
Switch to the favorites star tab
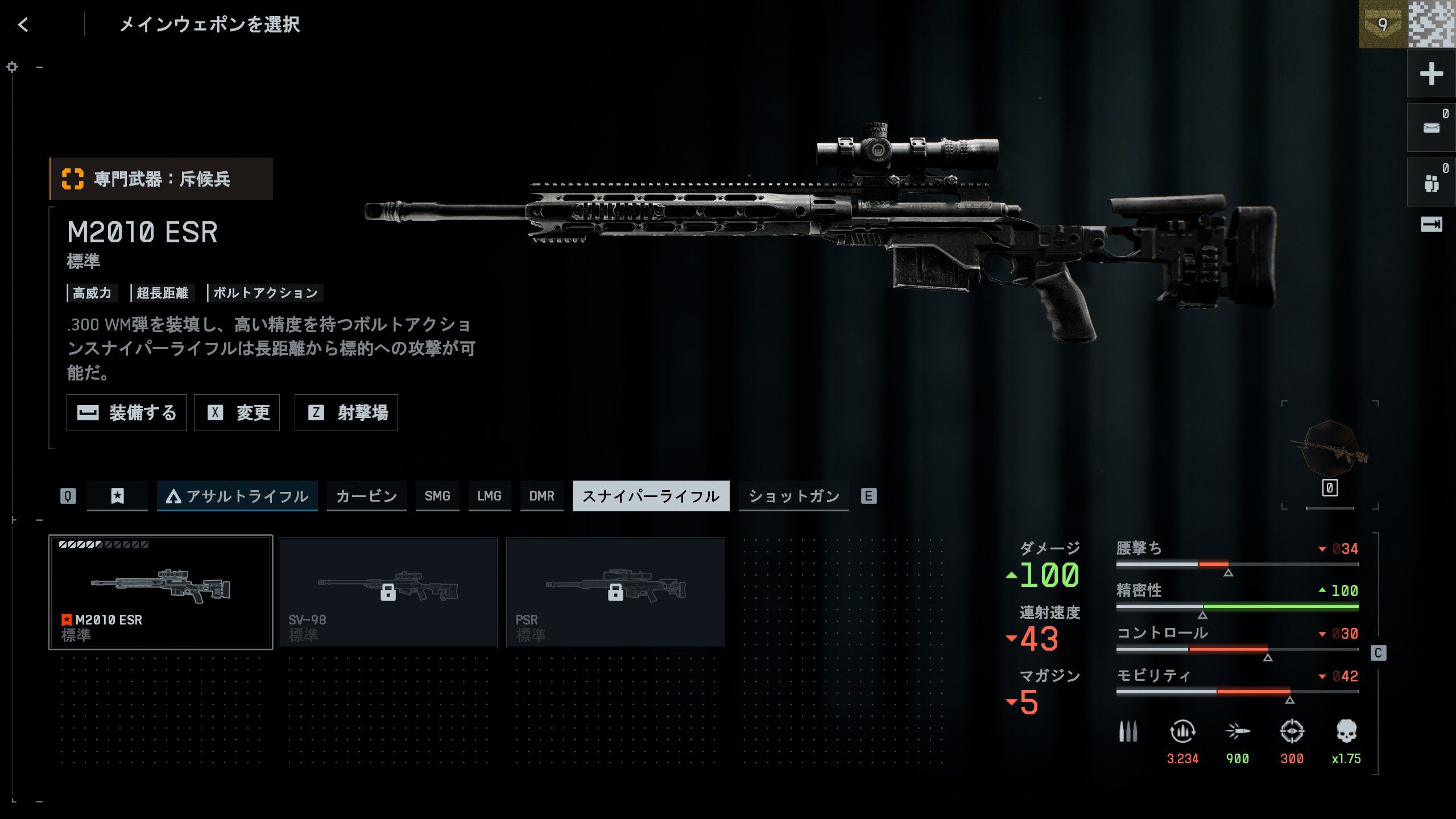(117, 496)
